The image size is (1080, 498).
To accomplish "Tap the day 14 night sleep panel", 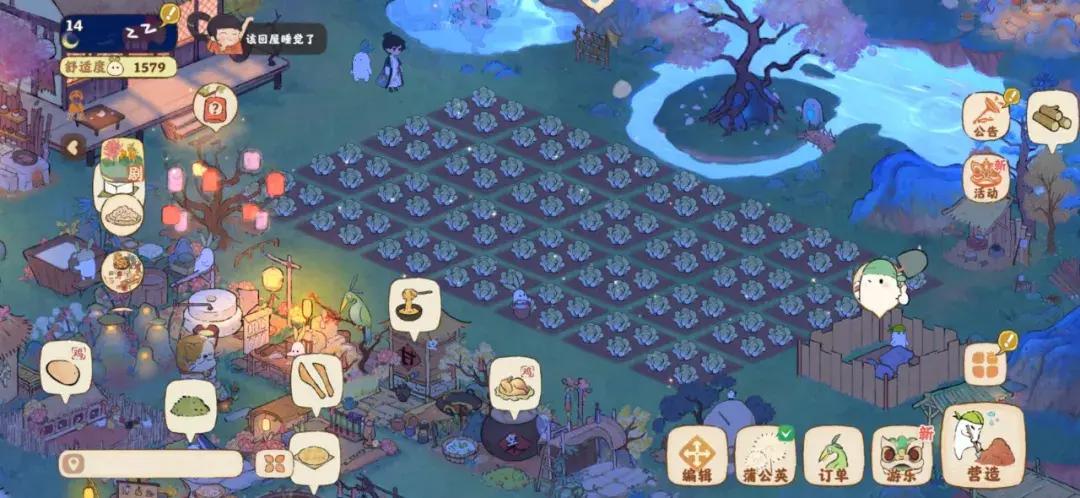I will tap(119, 35).
